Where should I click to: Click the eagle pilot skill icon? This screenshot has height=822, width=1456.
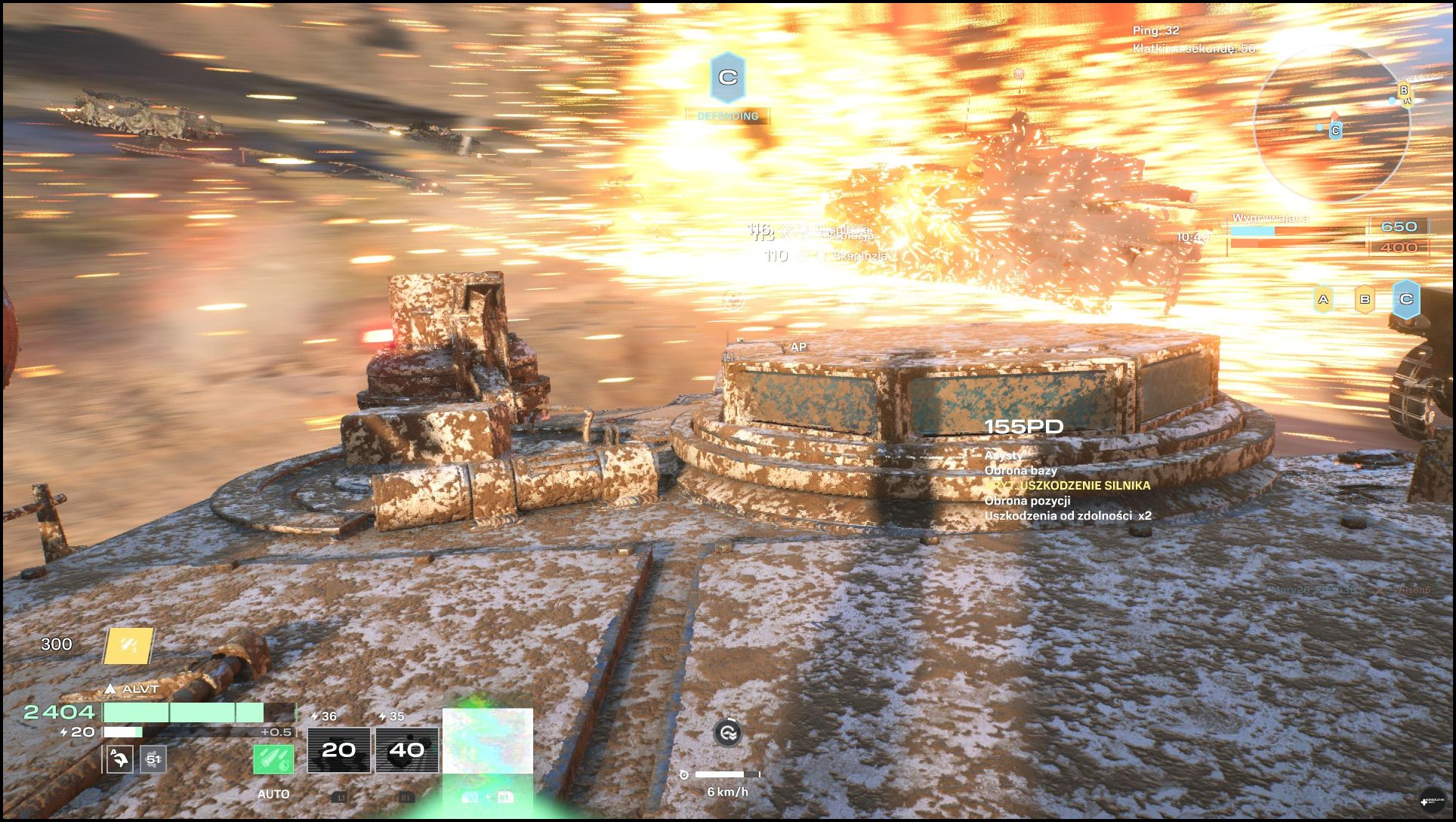point(120,759)
